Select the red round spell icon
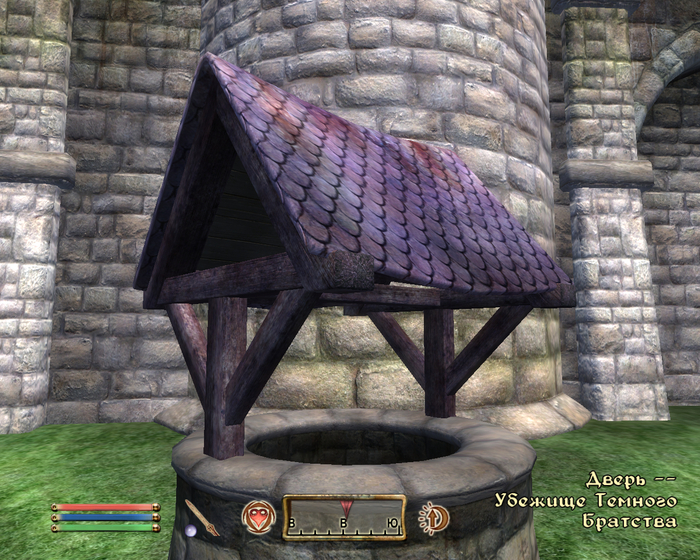This screenshot has width=700, height=560. (x=257, y=516)
